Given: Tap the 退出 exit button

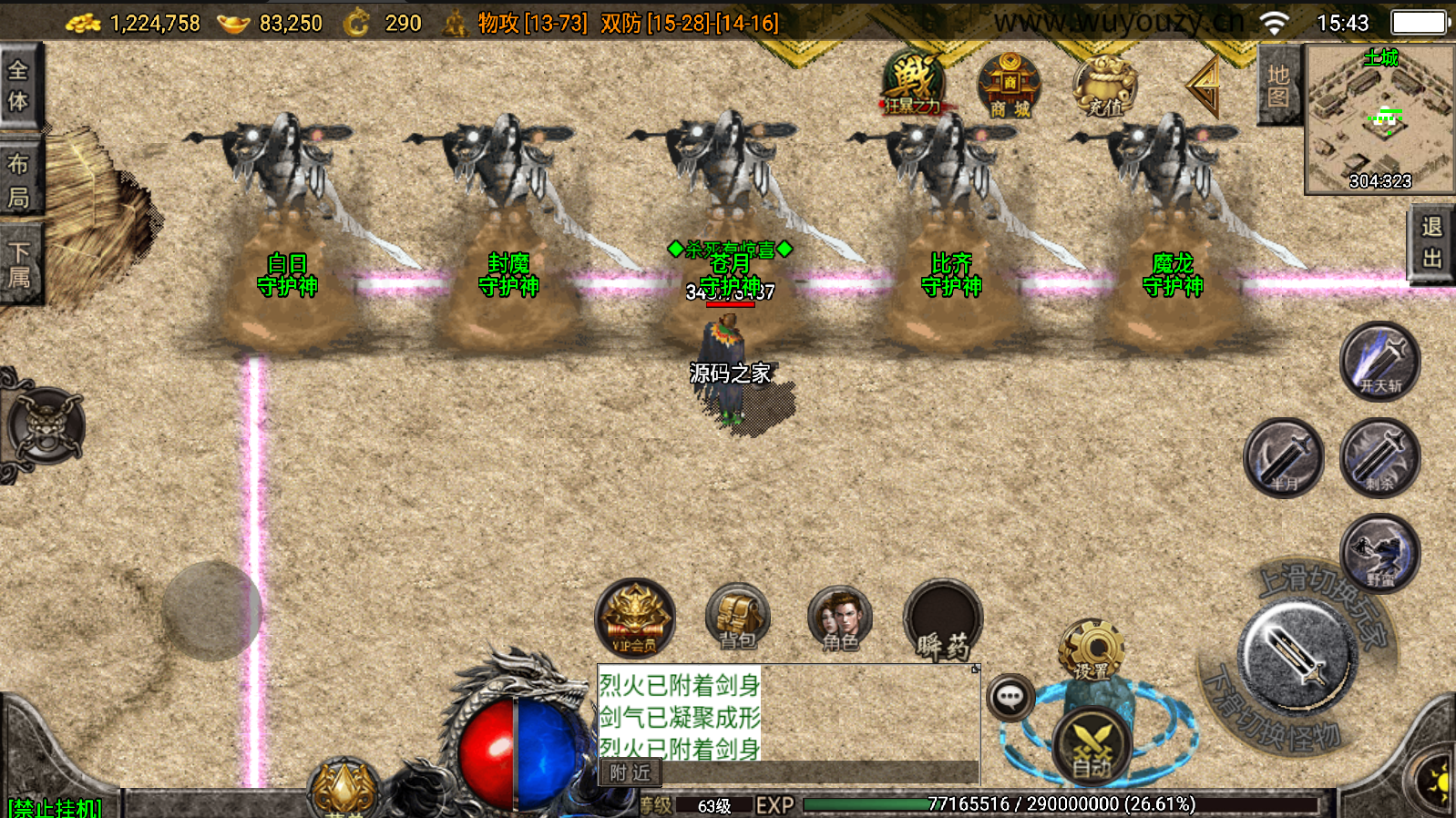Looking at the screenshot, I should click(1431, 242).
